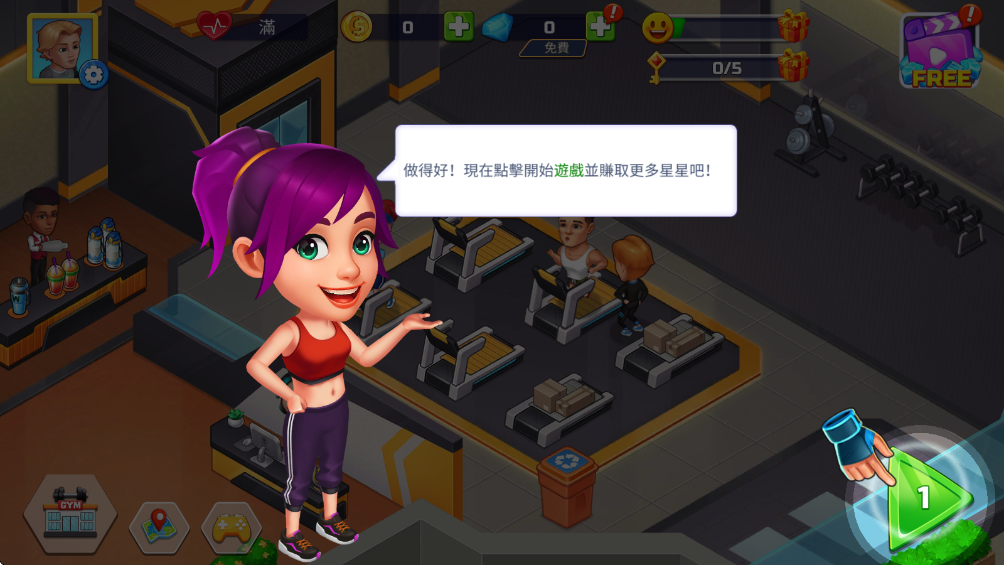Watch the FREE video reward
The width and height of the screenshot is (1004, 565).
[940, 52]
